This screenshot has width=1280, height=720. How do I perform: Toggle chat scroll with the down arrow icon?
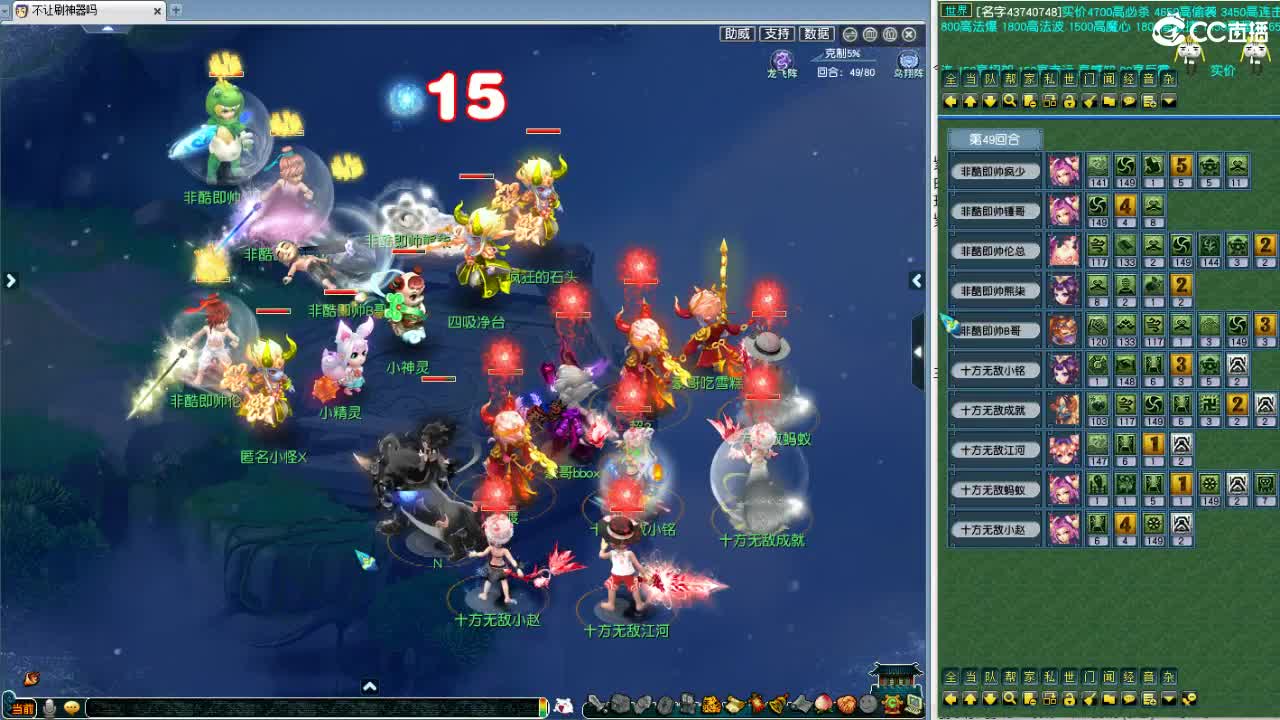[x=991, y=100]
